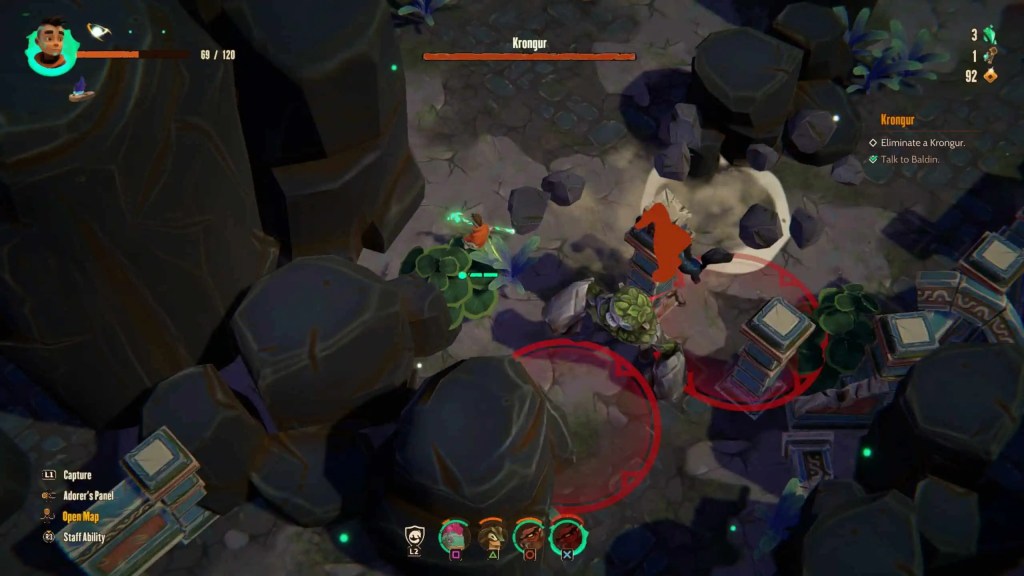Viewport: 1024px width, 576px height.
Task: Click the glowing orbit icon beside portrait
Action: pyautogui.click(x=98, y=31)
